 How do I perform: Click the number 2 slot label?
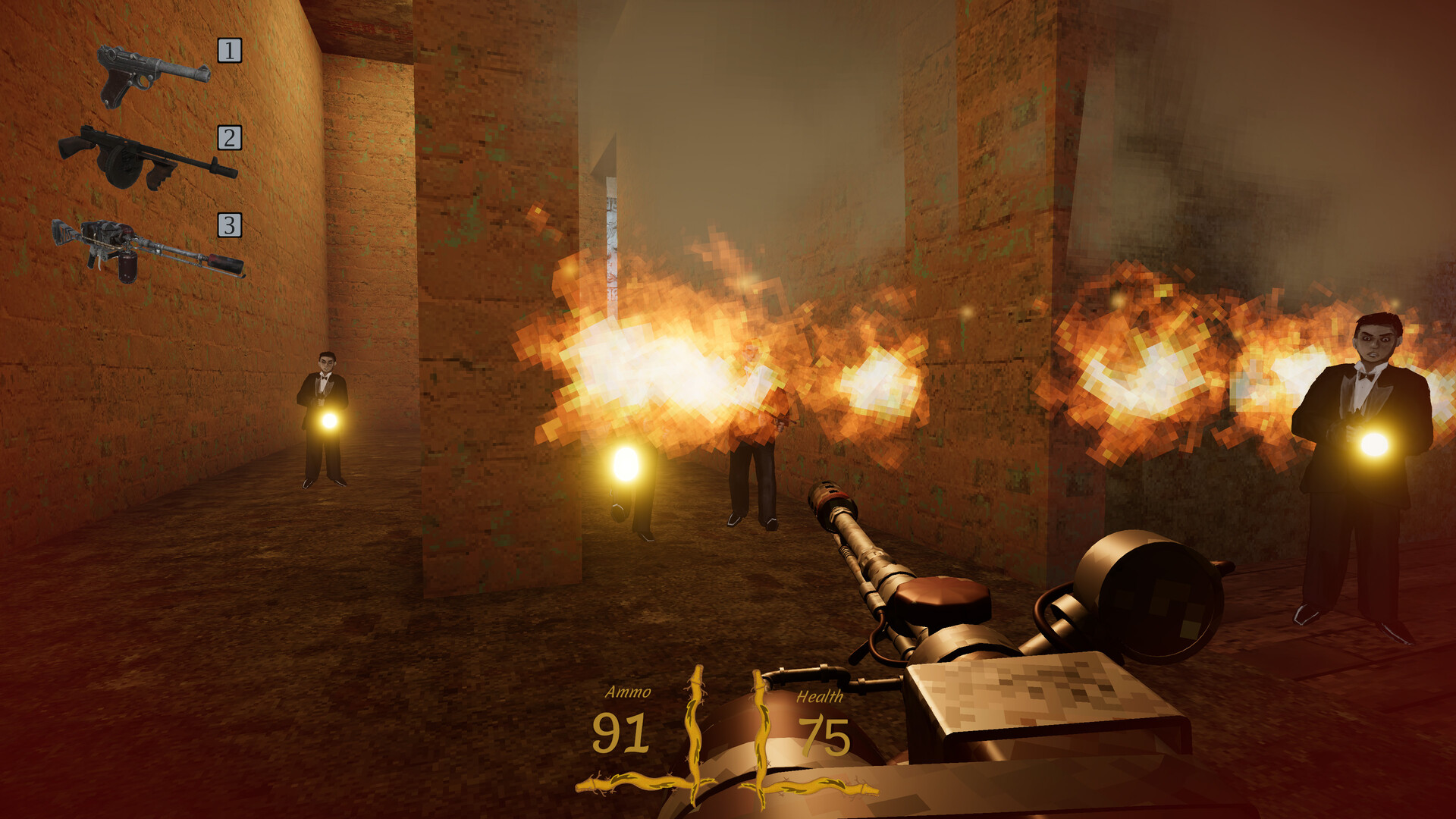pyautogui.click(x=227, y=137)
